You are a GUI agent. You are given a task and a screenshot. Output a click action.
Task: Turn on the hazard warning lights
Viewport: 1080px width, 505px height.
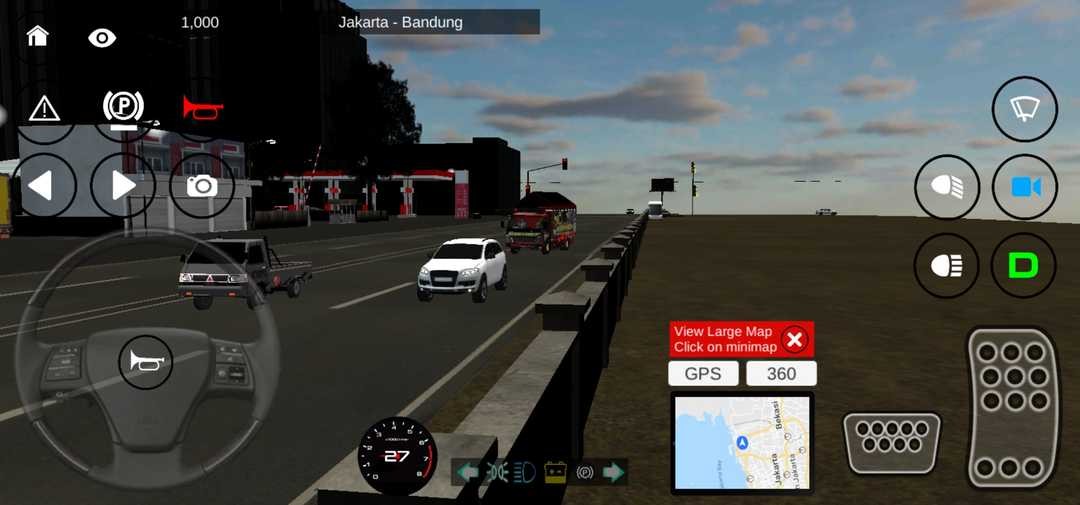(x=44, y=108)
